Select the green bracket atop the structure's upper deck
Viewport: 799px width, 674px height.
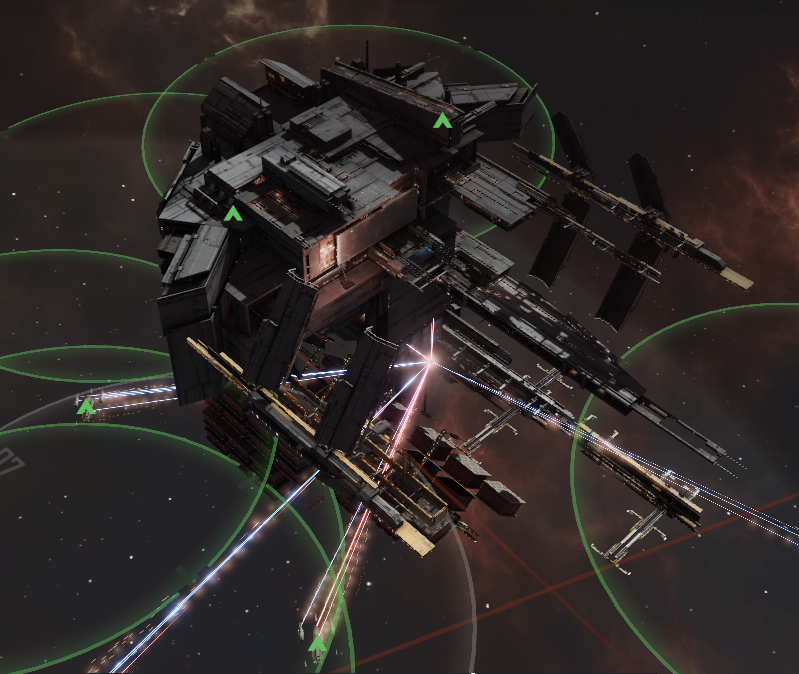click(x=442, y=121)
